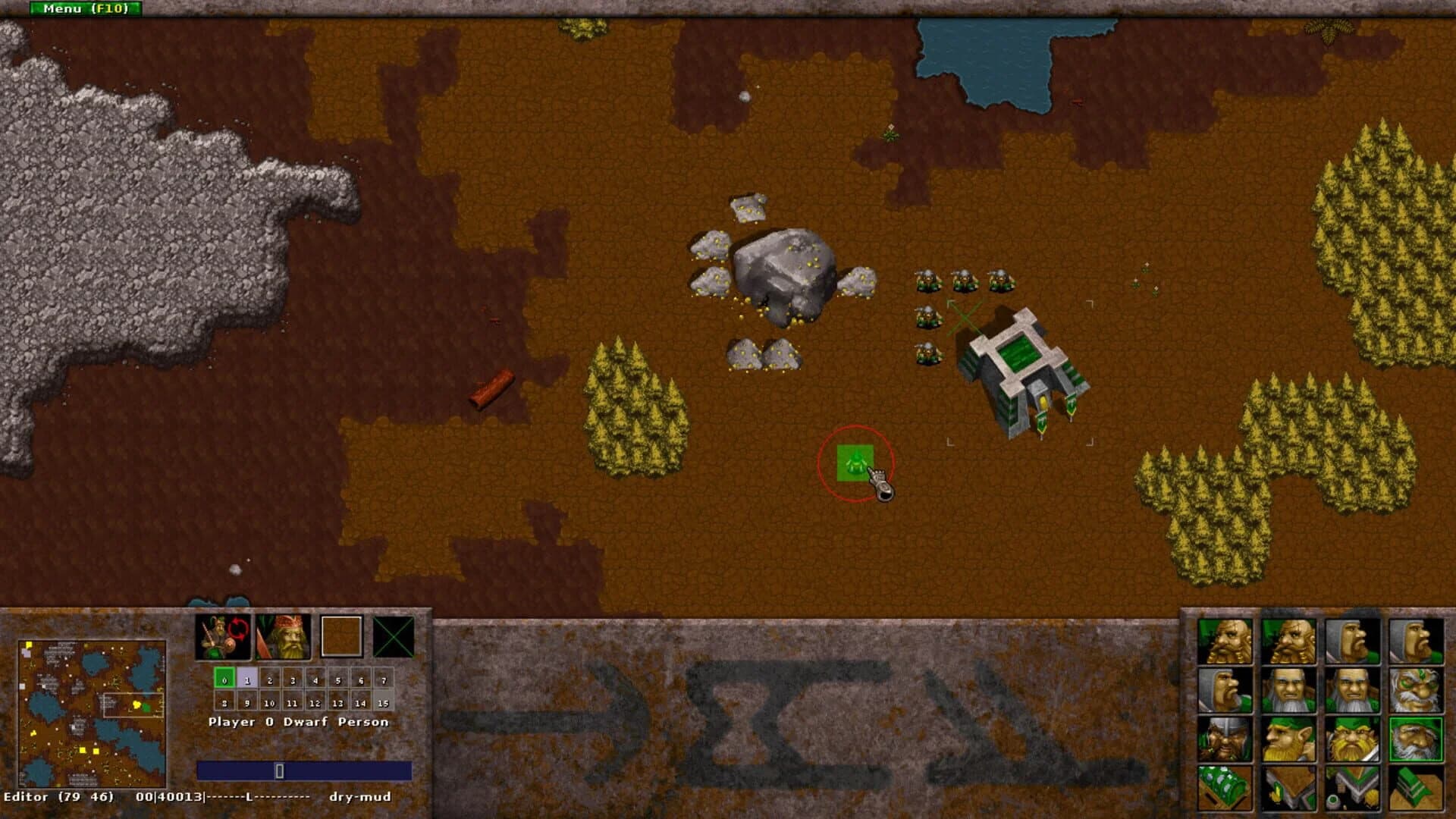Pick the grey-bearded axe-wielding dwarf icon

click(1288, 689)
